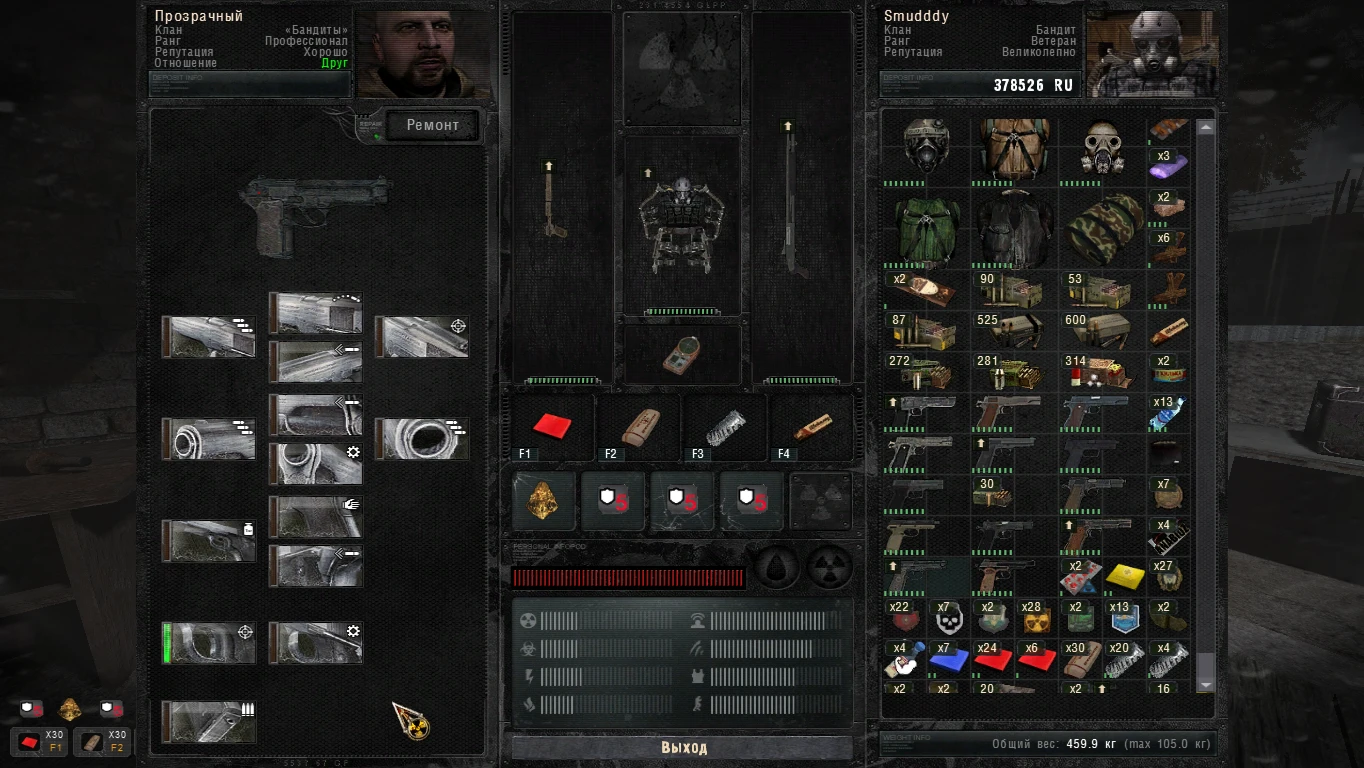The width and height of the screenshot is (1364, 768).
Task: Select the skull badge stack marked x7
Action: click(x=947, y=618)
